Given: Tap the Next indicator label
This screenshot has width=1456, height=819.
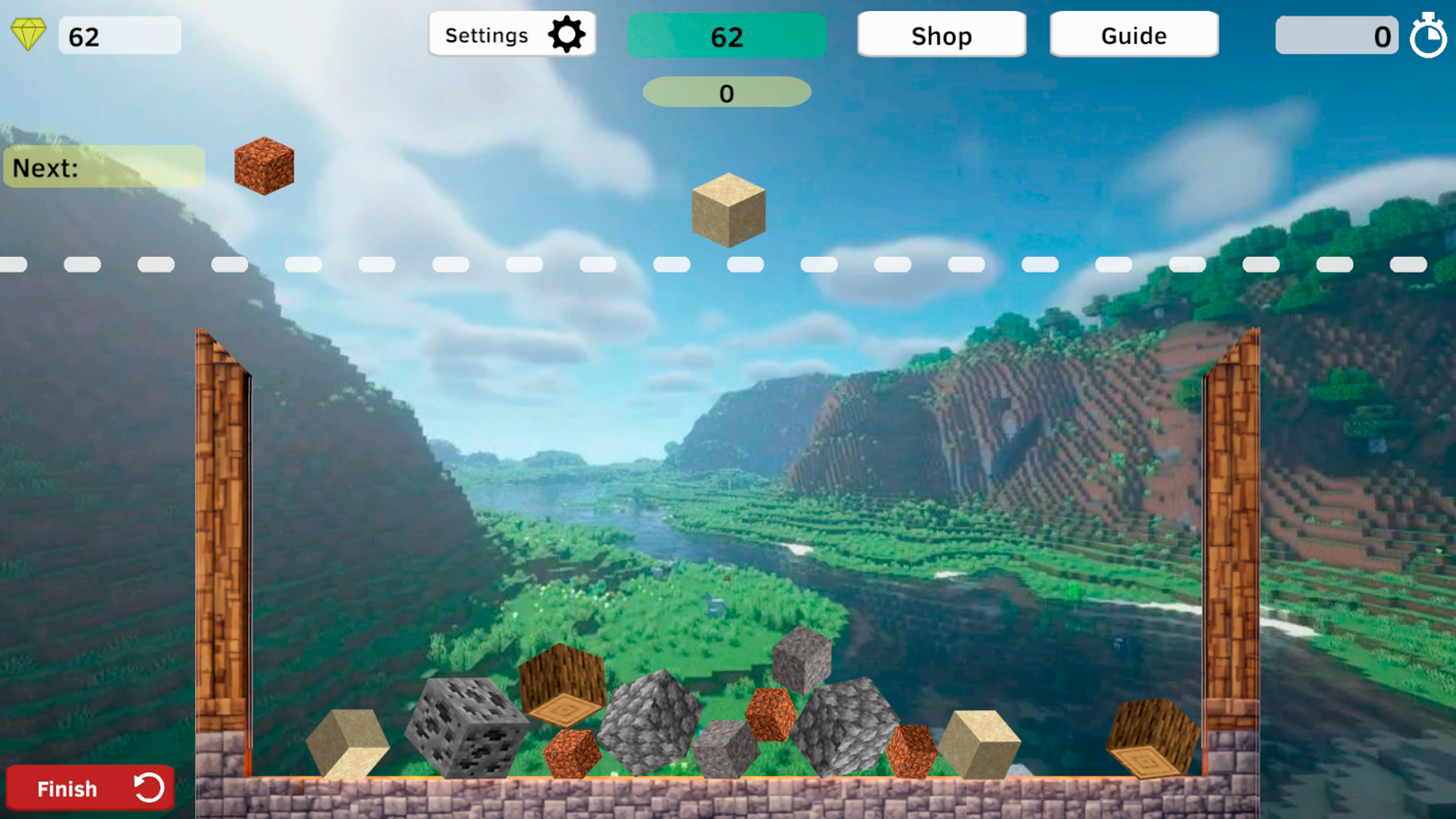Looking at the screenshot, I should point(104,166).
